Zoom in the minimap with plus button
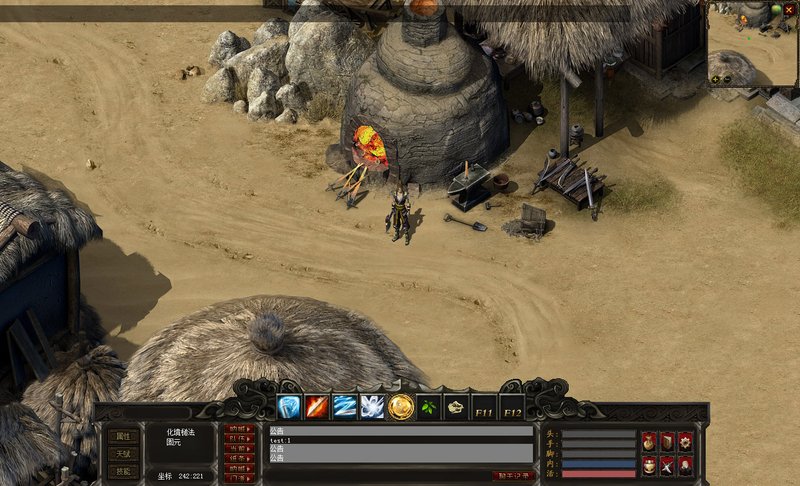The image size is (800, 486). point(716,79)
